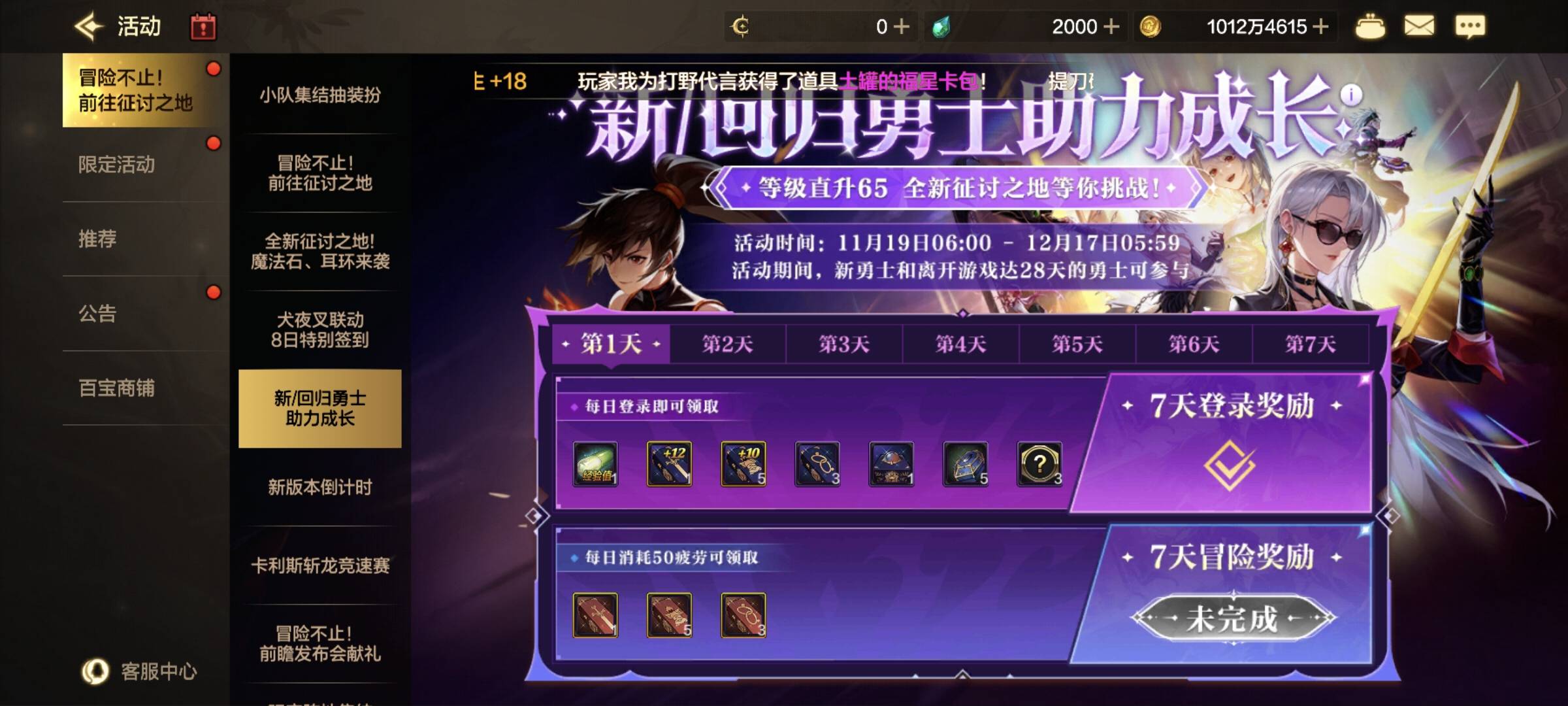The height and width of the screenshot is (706, 1568).
Task: Tap the mystery question-mark reward icon
Action: (1041, 463)
